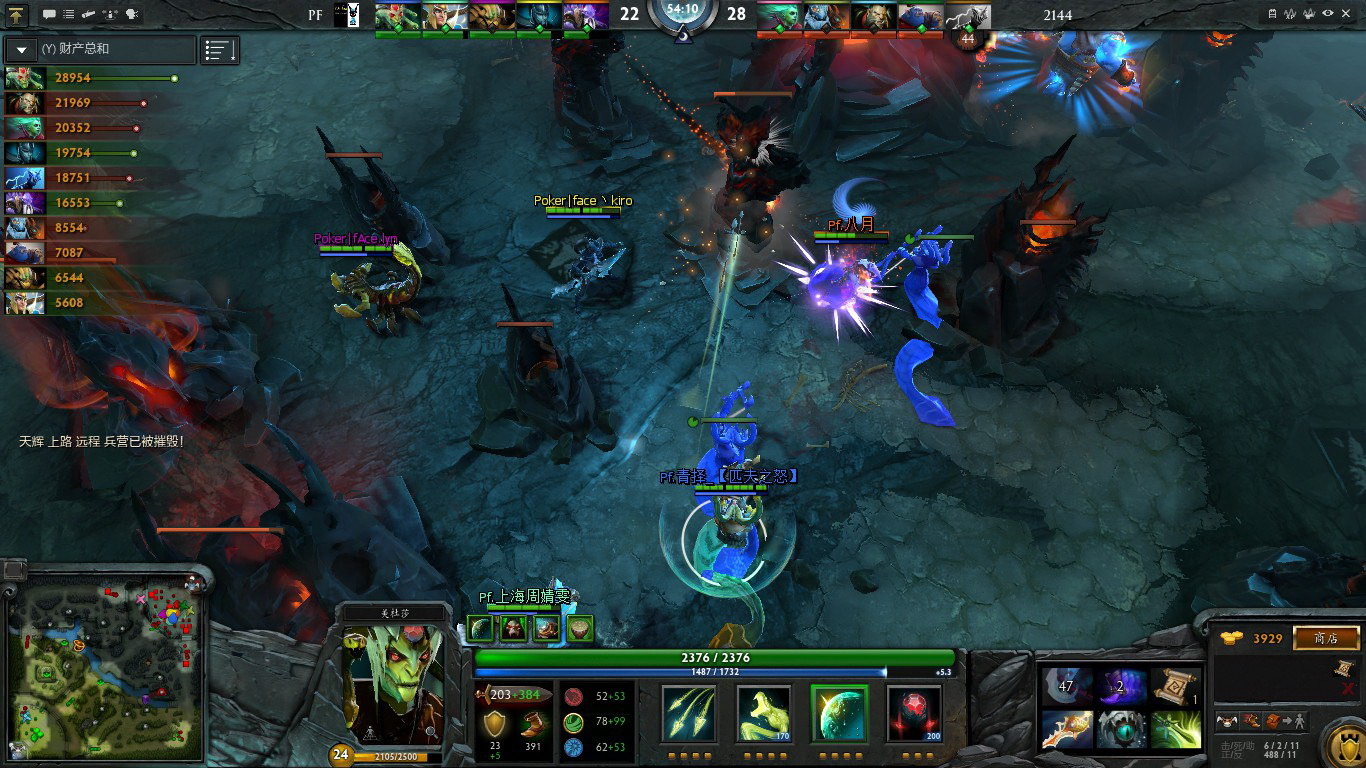Activate Stone Gaze ultimate ability
Viewport: 1366px width, 768px height.
[914, 713]
